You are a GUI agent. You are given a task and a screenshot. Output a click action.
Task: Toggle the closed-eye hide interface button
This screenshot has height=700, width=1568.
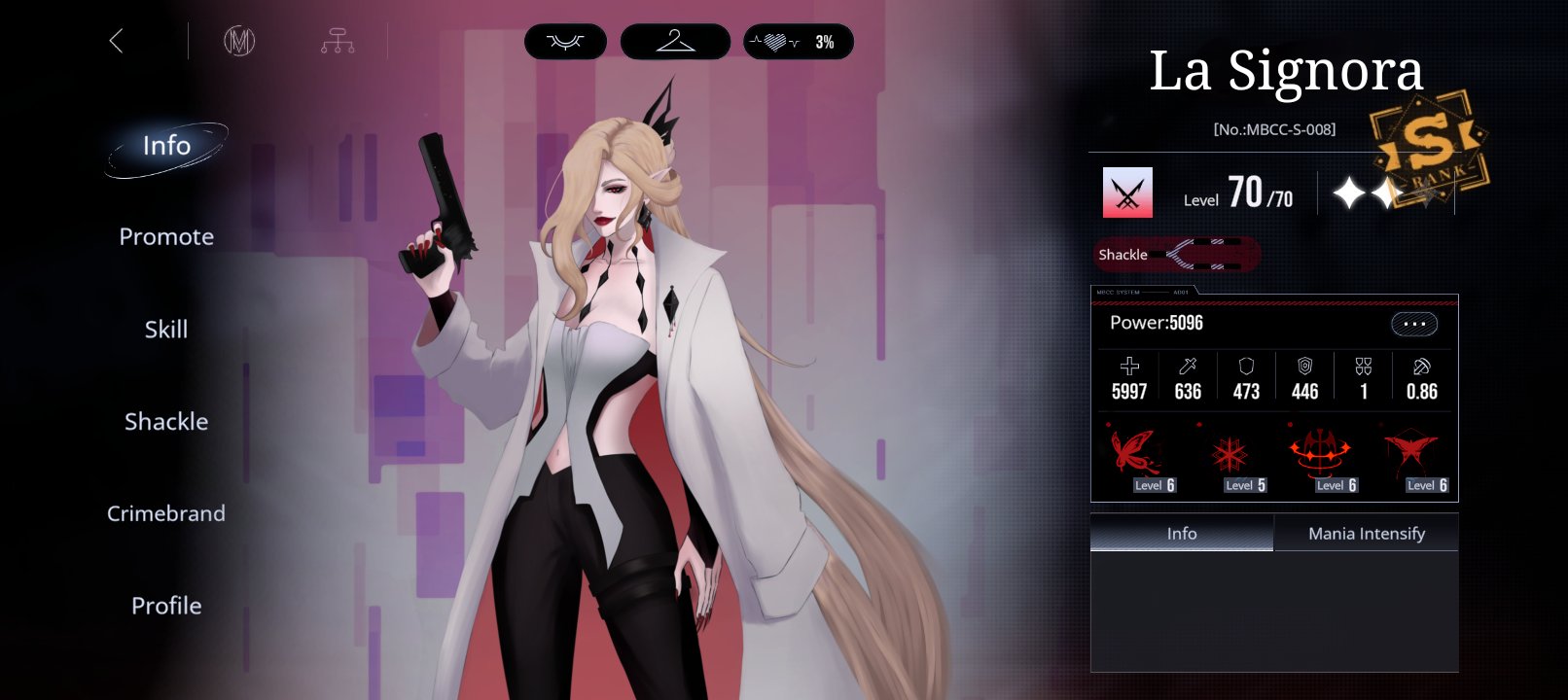[x=565, y=42]
